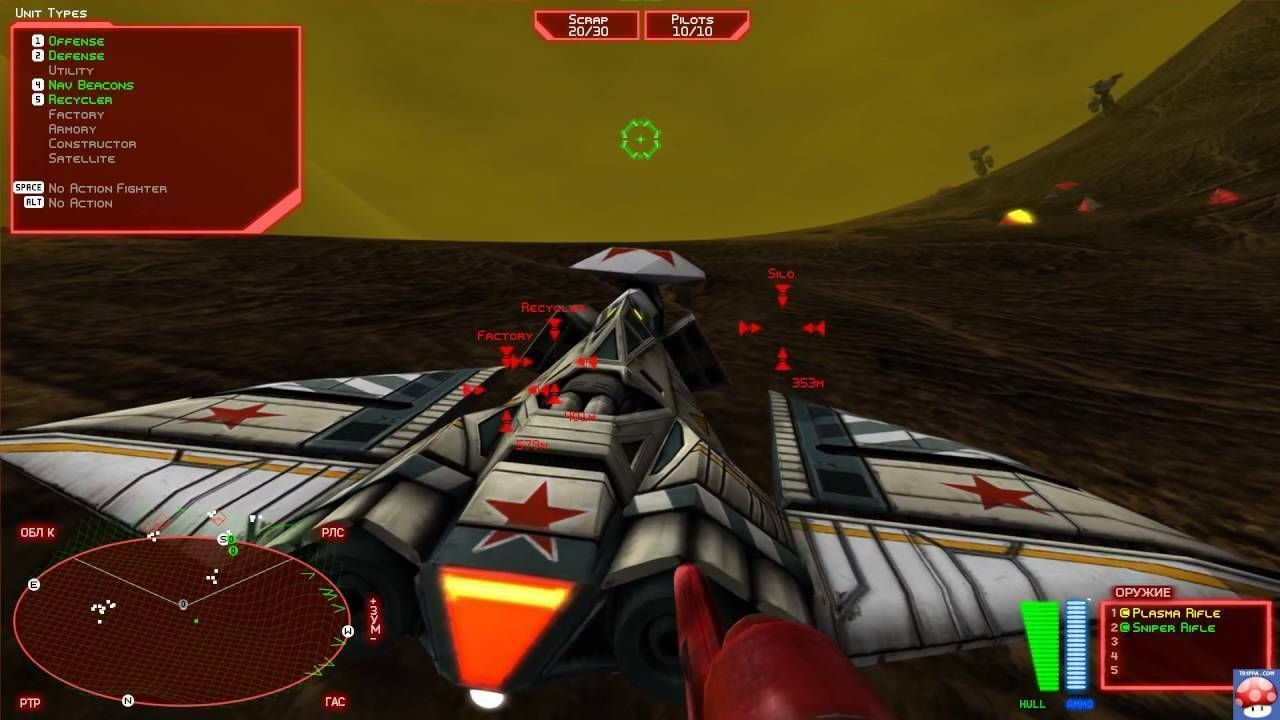Toggle the РЛС radar mode label
Screen dimensions: 1280x720
pyautogui.click(x=332, y=533)
